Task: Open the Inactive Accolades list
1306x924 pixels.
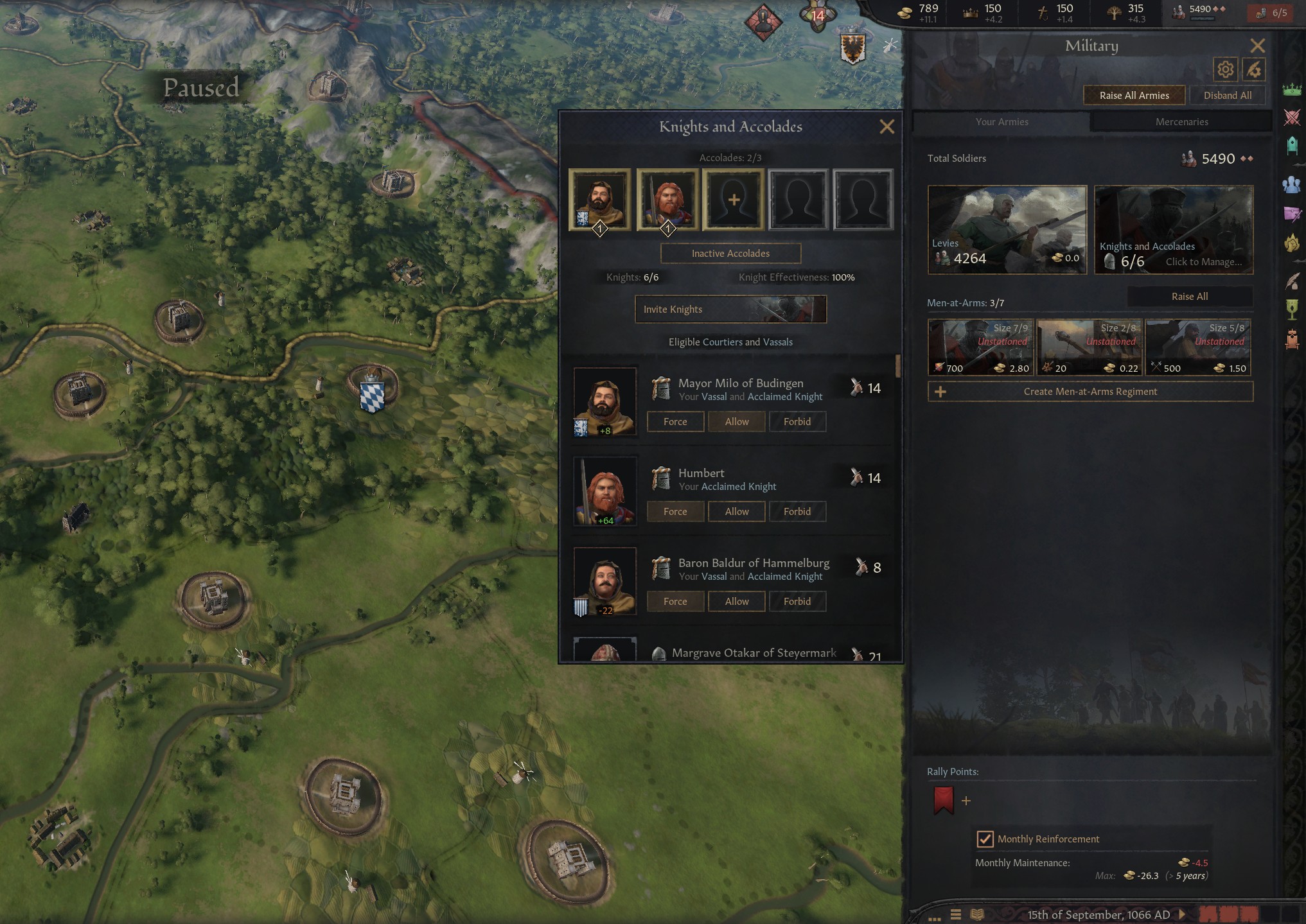Action: pos(730,254)
